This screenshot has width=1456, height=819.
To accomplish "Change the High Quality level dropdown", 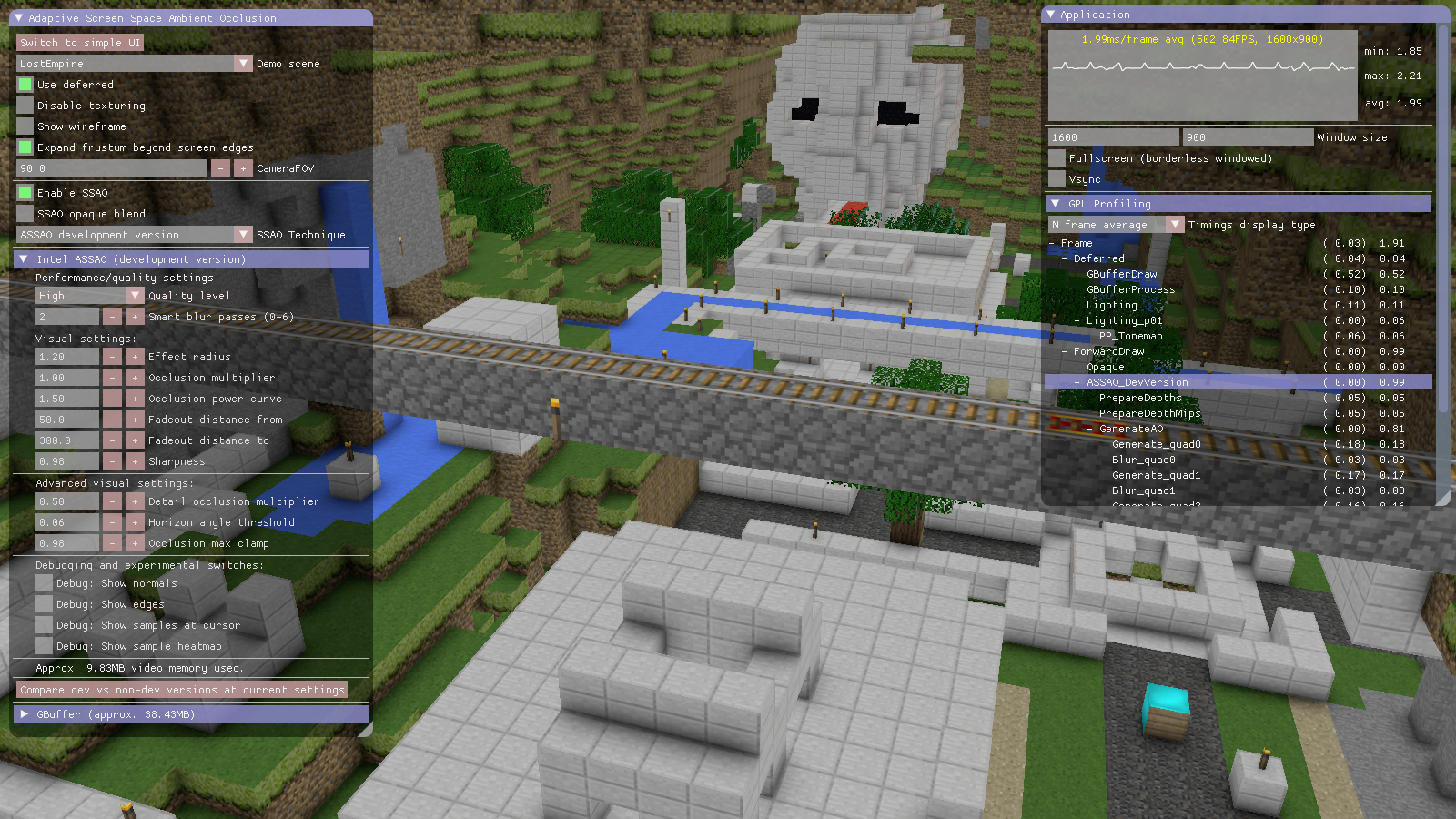I will (135, 295).
